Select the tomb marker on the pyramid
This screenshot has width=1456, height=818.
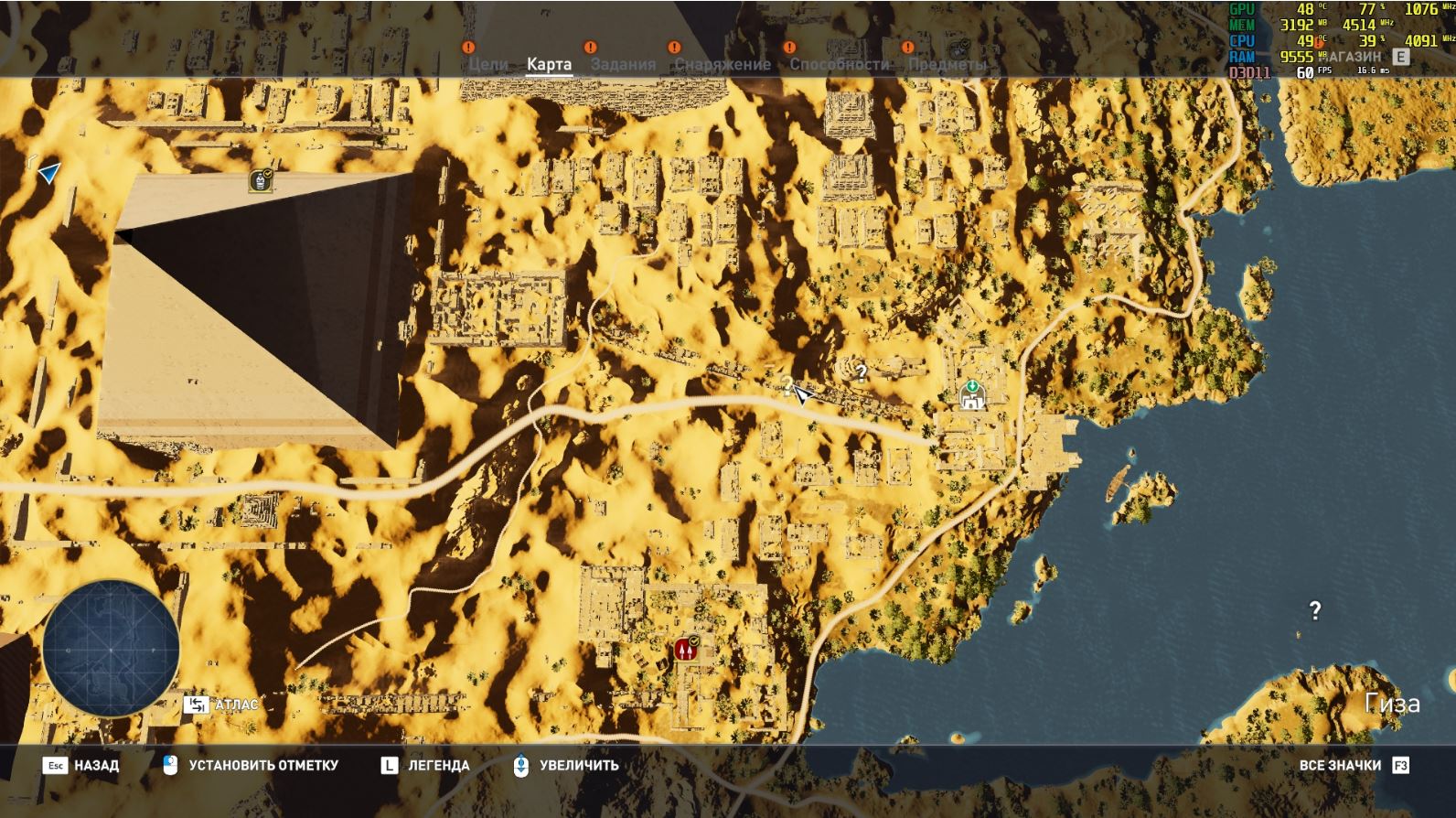(261, 180)
